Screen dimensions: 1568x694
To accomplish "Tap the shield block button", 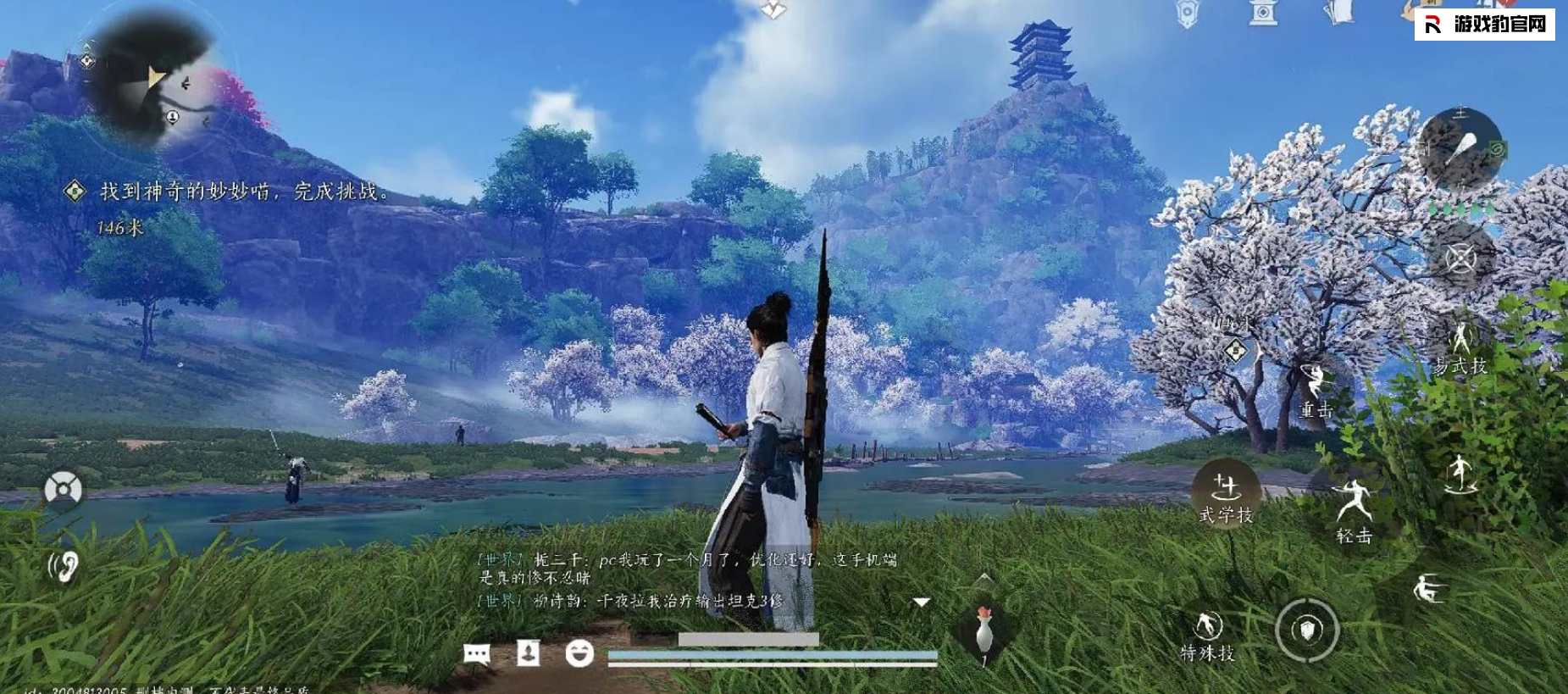I will click(1307, 630).
